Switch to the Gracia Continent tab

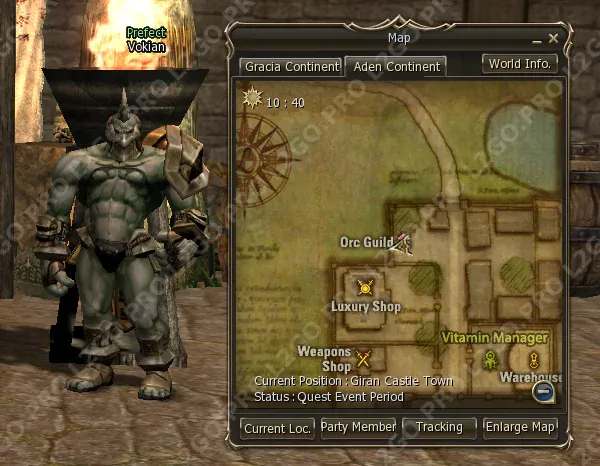point(290,67)
